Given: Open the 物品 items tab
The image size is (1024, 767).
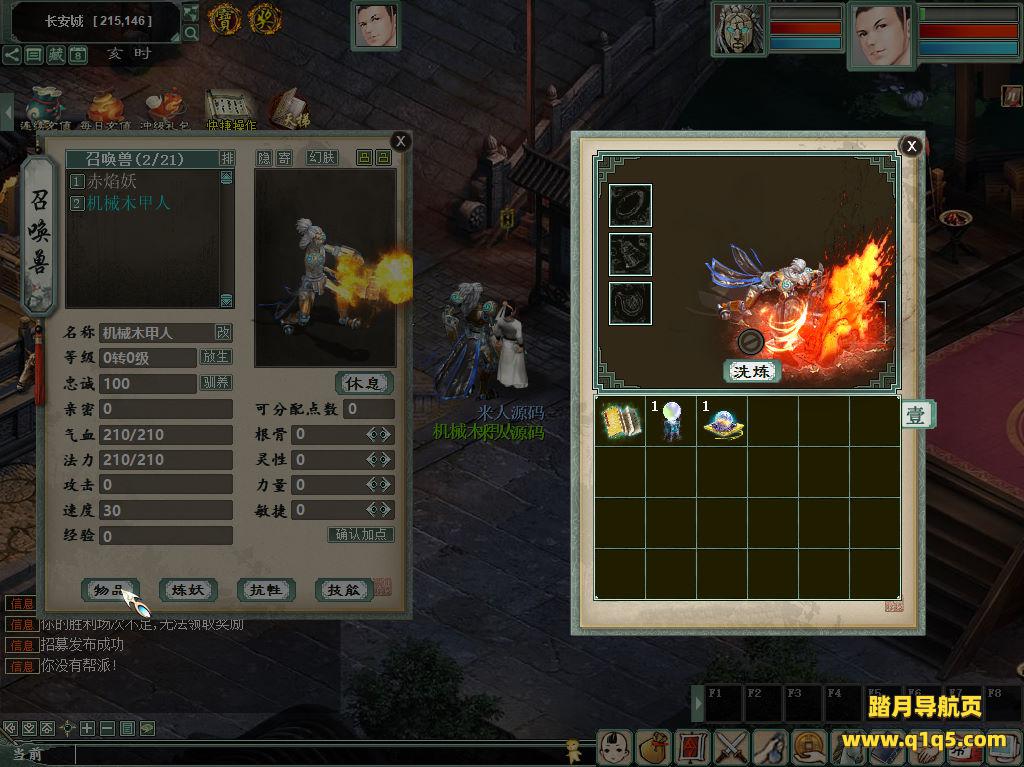Looking at the screenshot, I should [109, 590].
